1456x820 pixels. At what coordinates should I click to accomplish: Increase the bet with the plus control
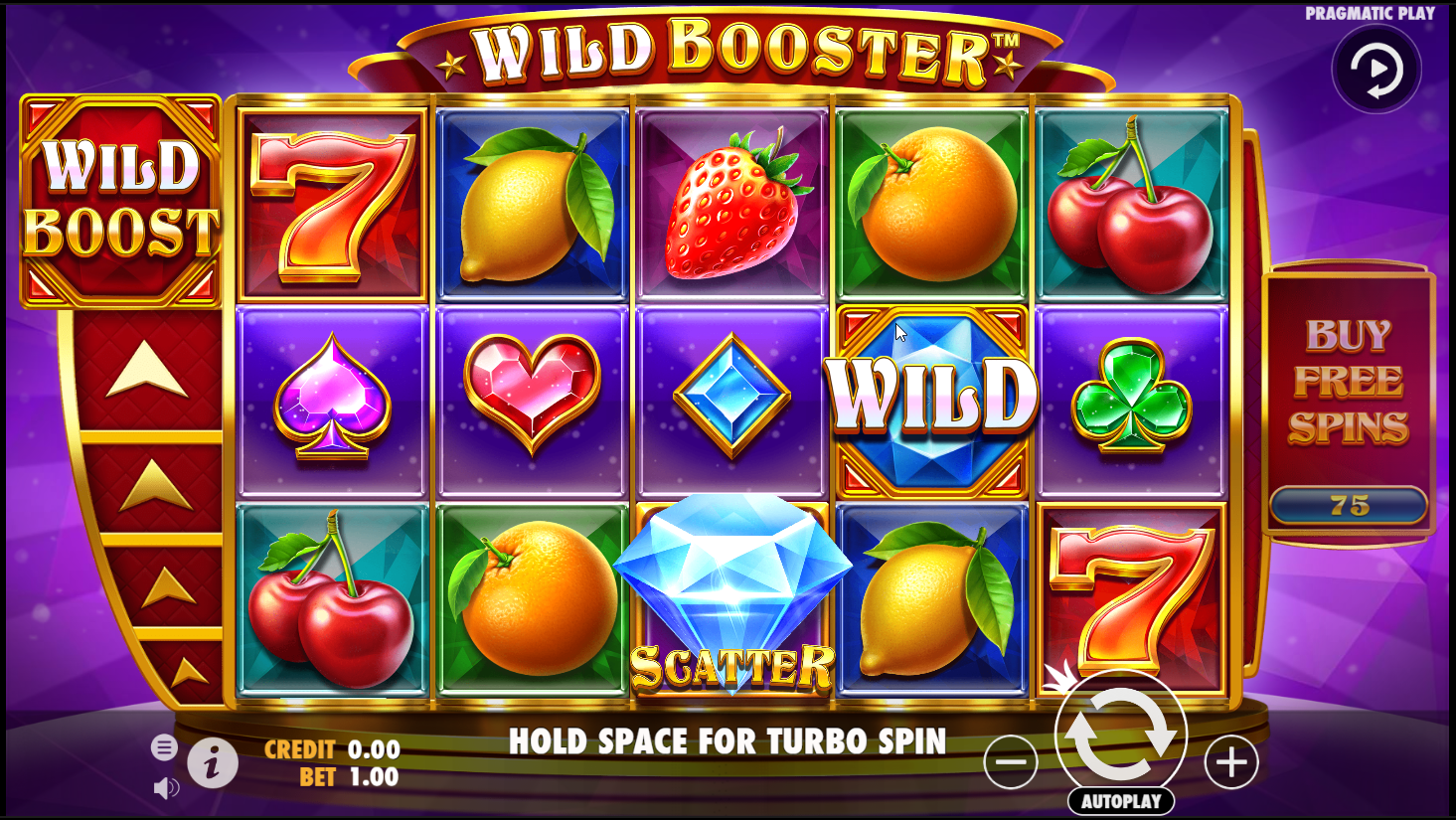(1232, 761)
